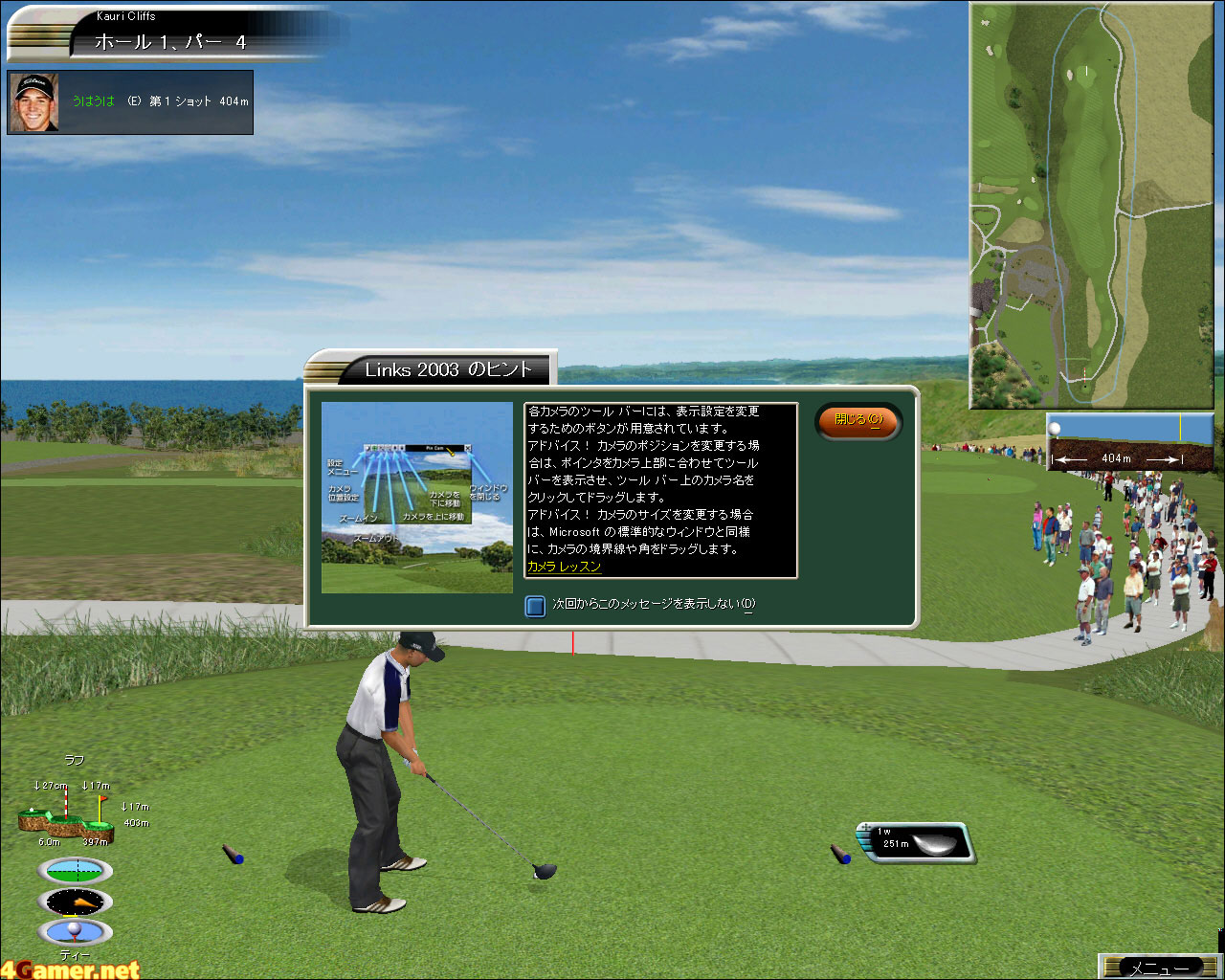Open the yellow camera lesson link

coord(564,567)
